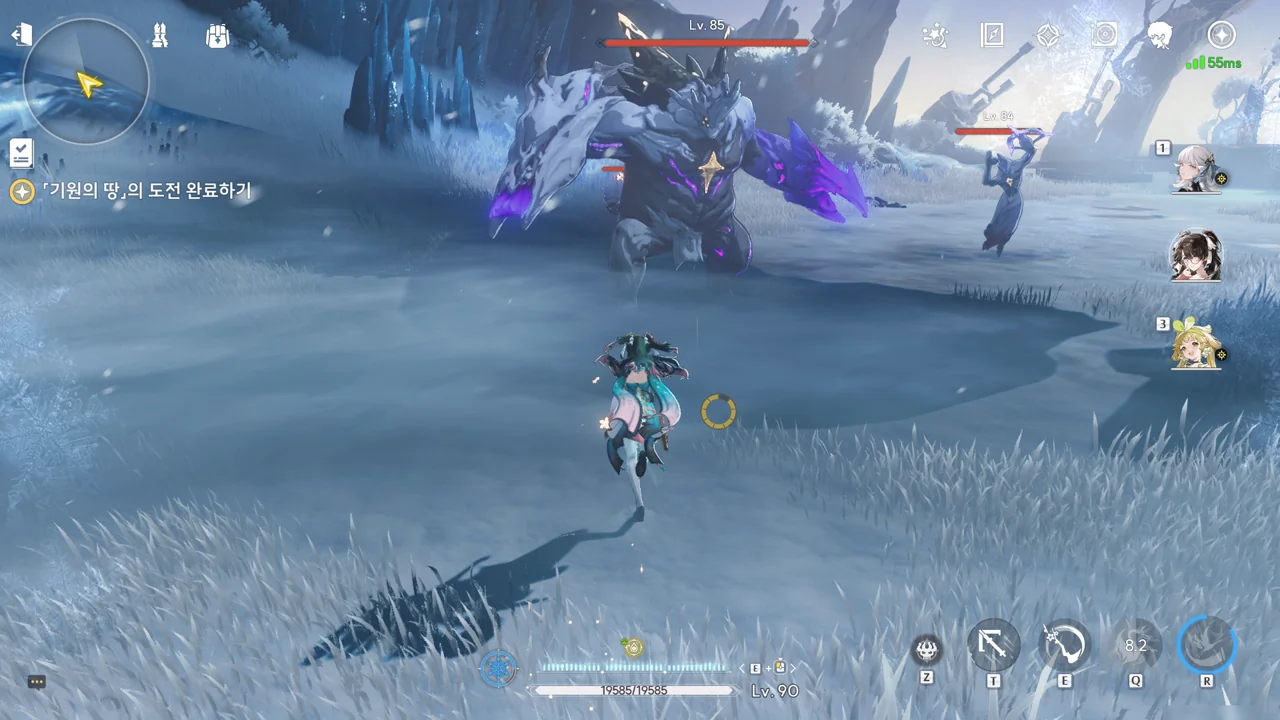Trigger the resonance liberation ultimate with blue ring

click(1207, 645)
